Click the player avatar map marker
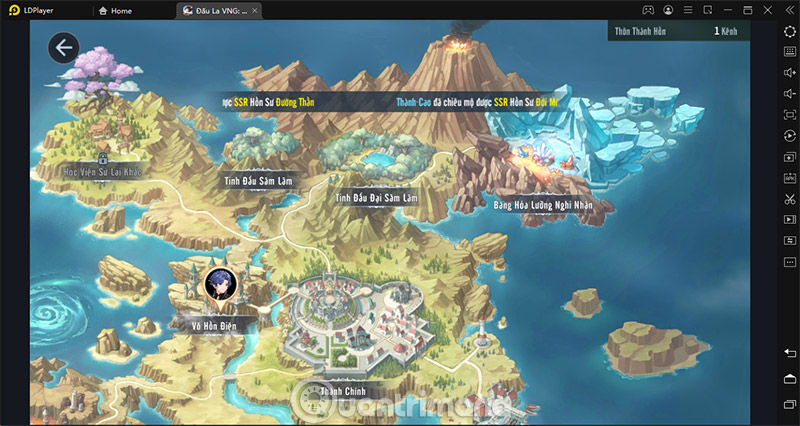The image size is (800, 426). pyautogui.click(x=217, y=284)
